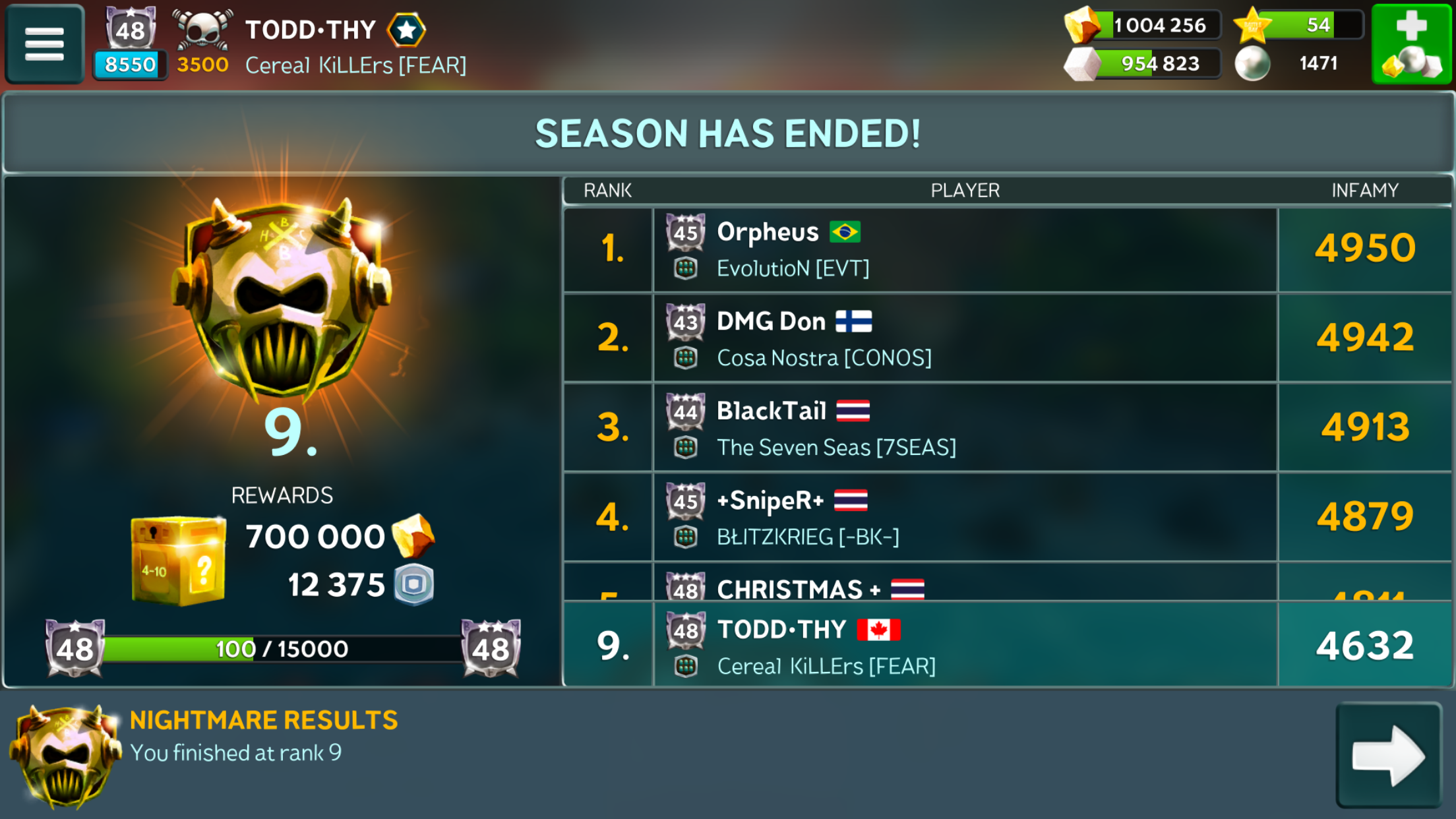Tap the battle stars counter
The image size is (1456, 819).
[1297, 26]
